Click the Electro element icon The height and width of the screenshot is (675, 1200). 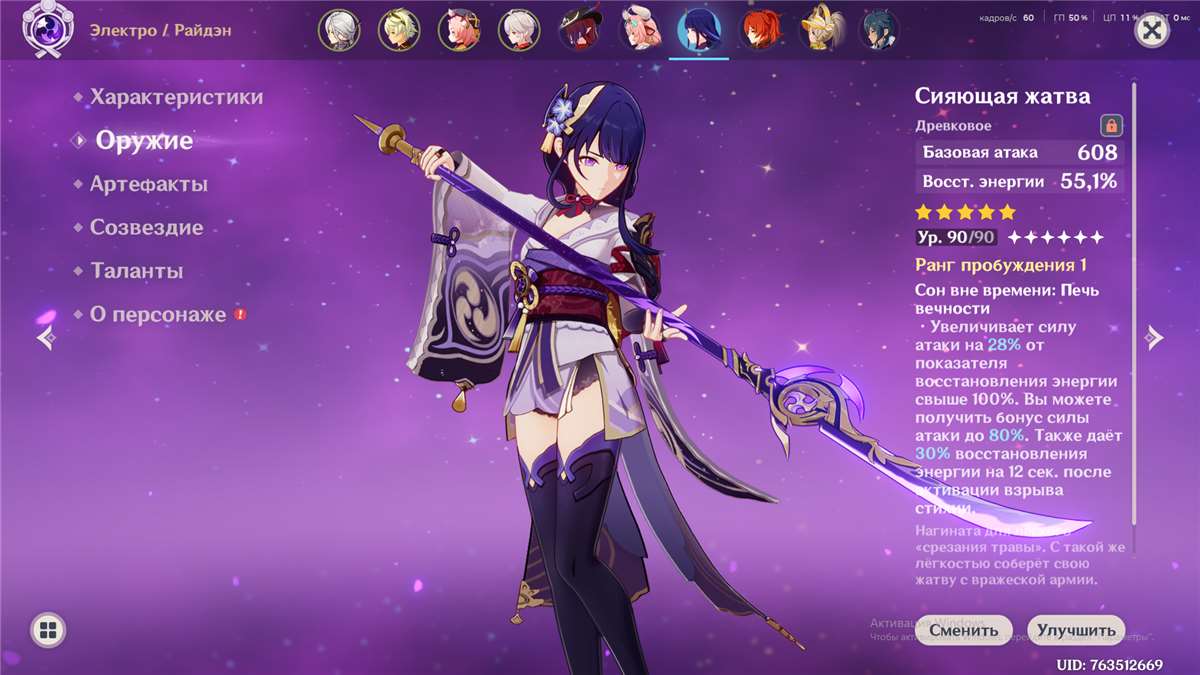[x=44, y=30]
